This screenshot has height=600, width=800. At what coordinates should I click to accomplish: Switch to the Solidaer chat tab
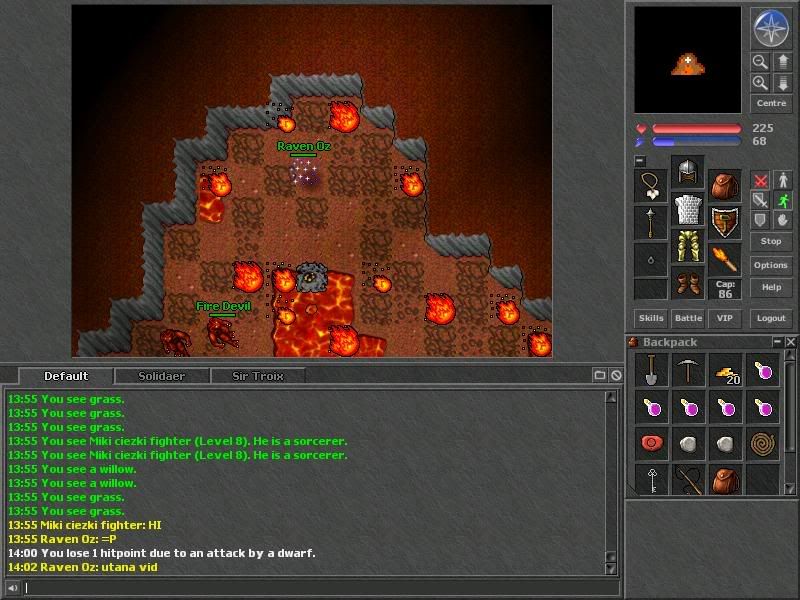[x=161, y=376]
